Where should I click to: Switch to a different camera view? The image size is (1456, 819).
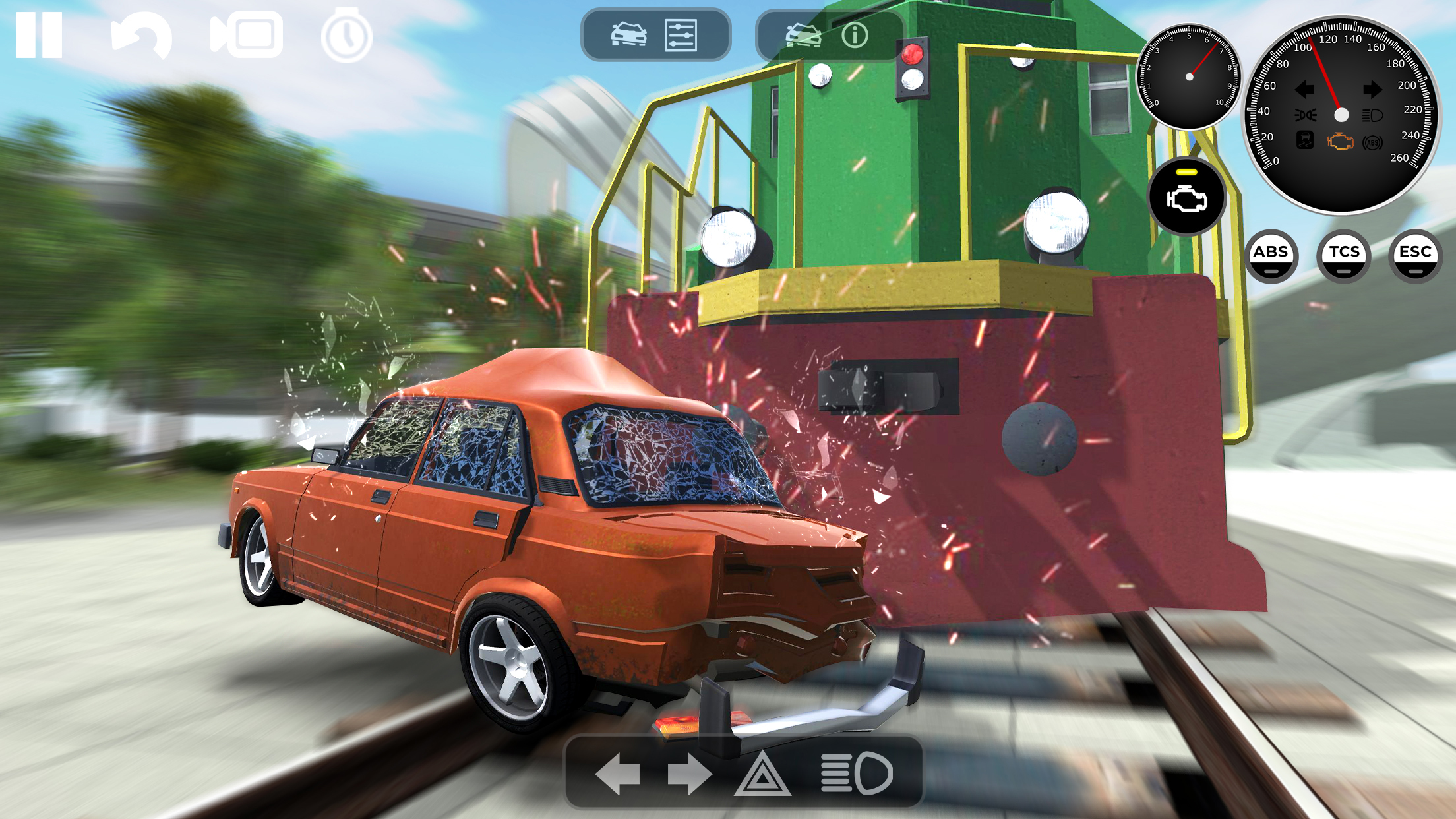tap(245, 36)
